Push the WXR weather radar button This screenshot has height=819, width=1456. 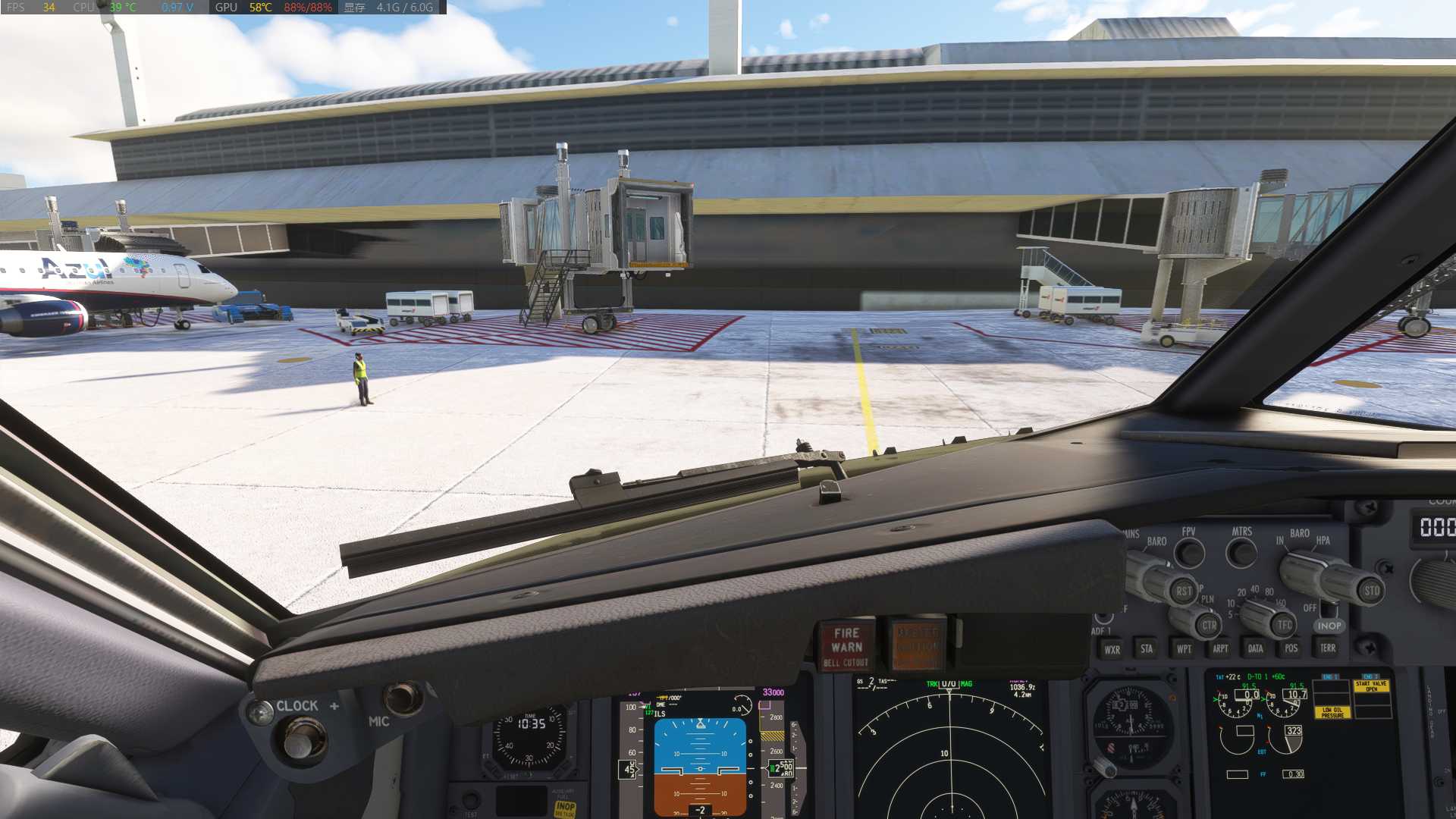[x=1112, y=649]
